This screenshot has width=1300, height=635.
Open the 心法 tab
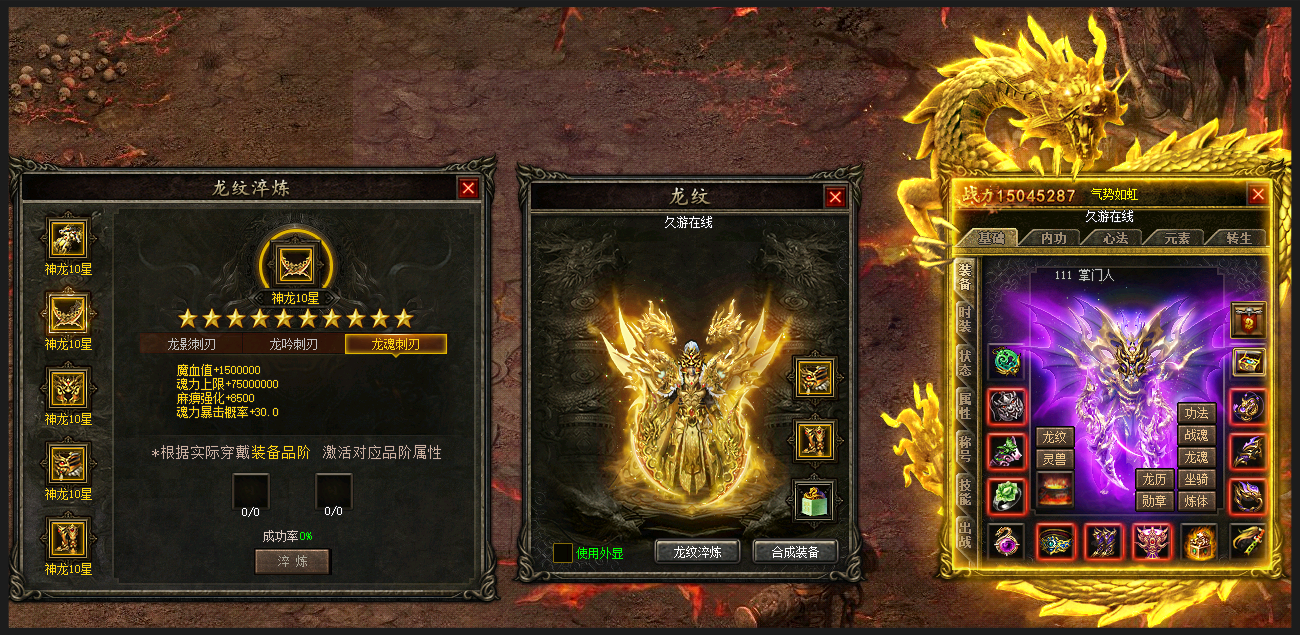point(1116,238)
